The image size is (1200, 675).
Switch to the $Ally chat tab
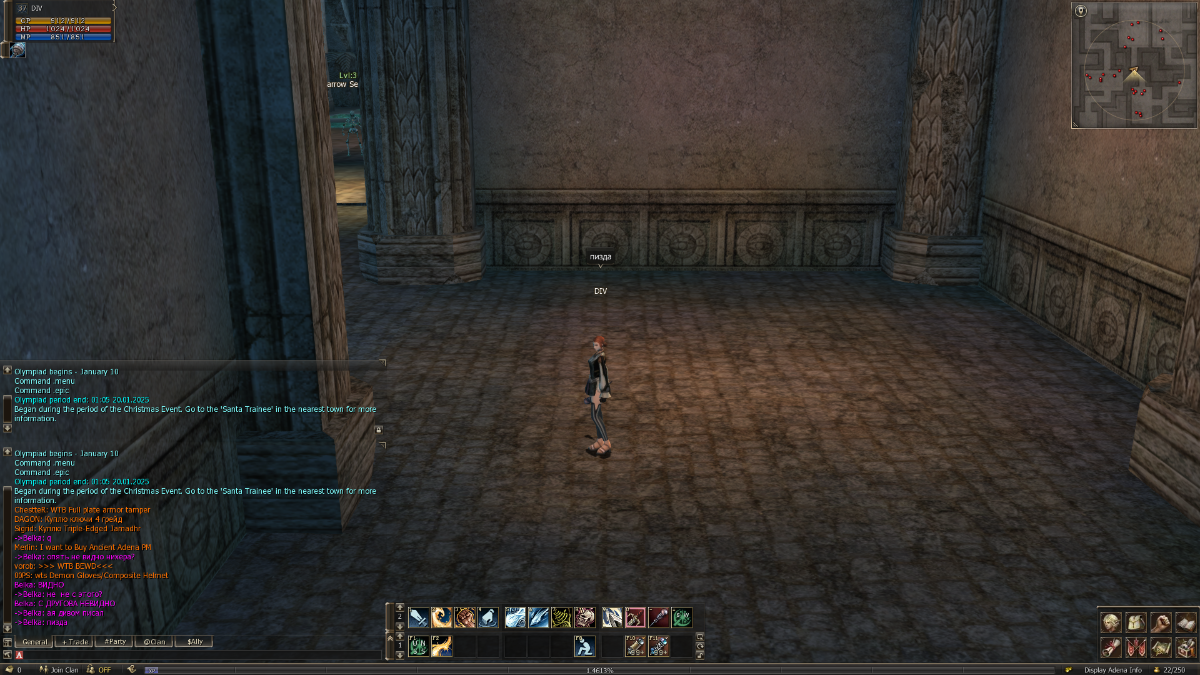(x=194, y=641)
